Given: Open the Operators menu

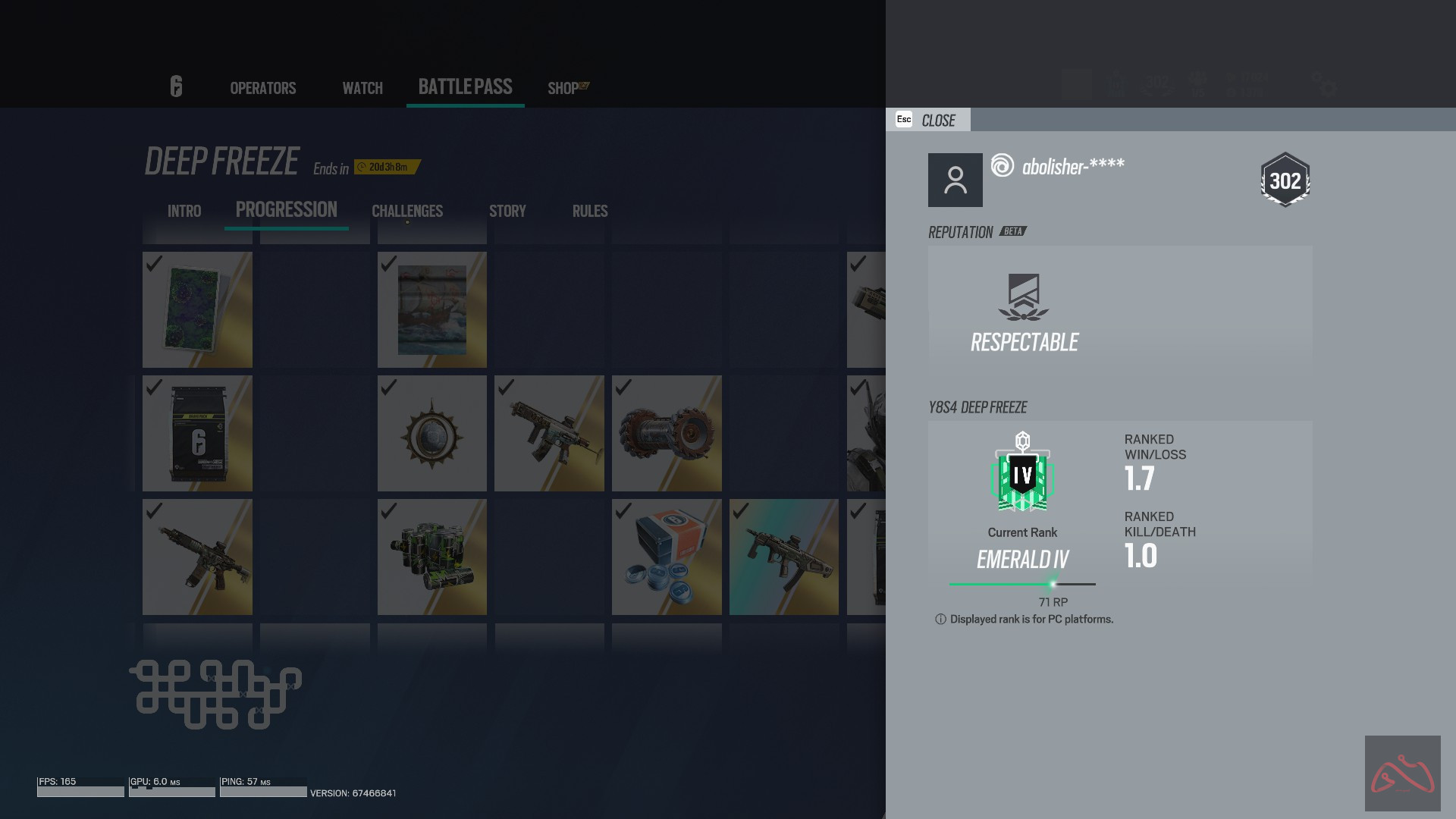Looking at the screenshot, I should point(262,88).
